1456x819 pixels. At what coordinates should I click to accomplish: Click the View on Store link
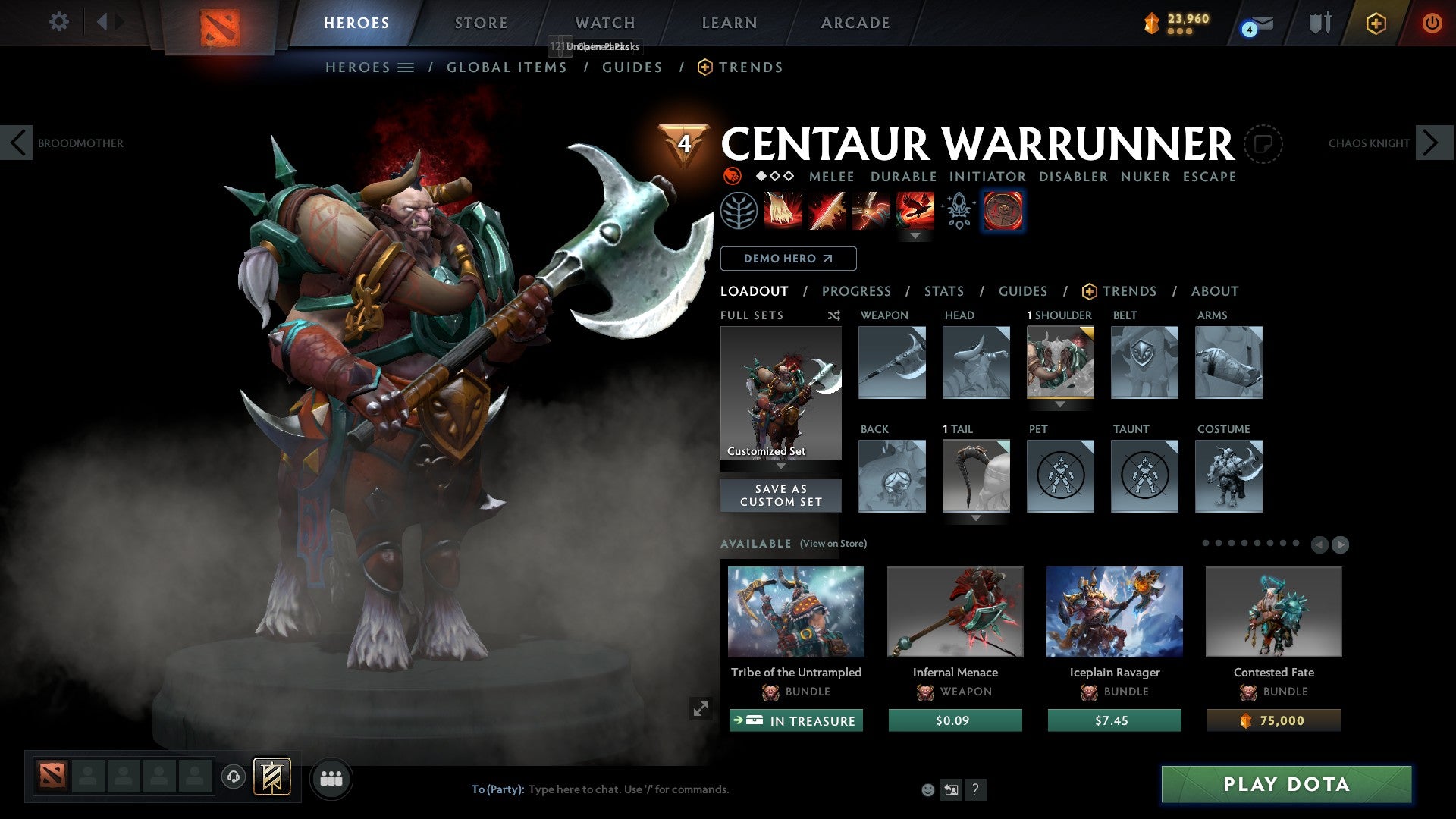pyautogui.click(x=832, y=544)
